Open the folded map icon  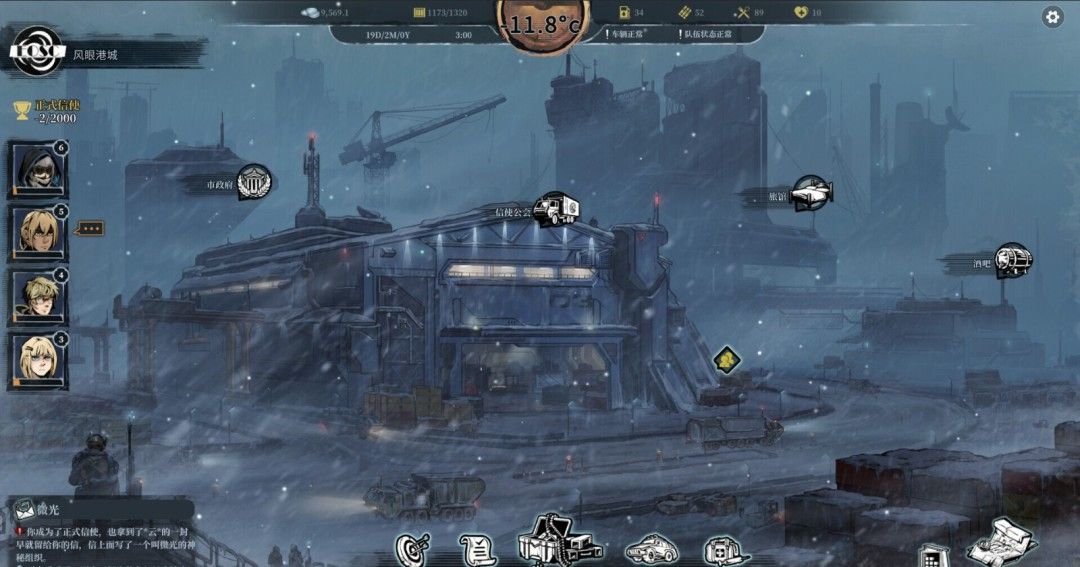[x=1001, y=543]
